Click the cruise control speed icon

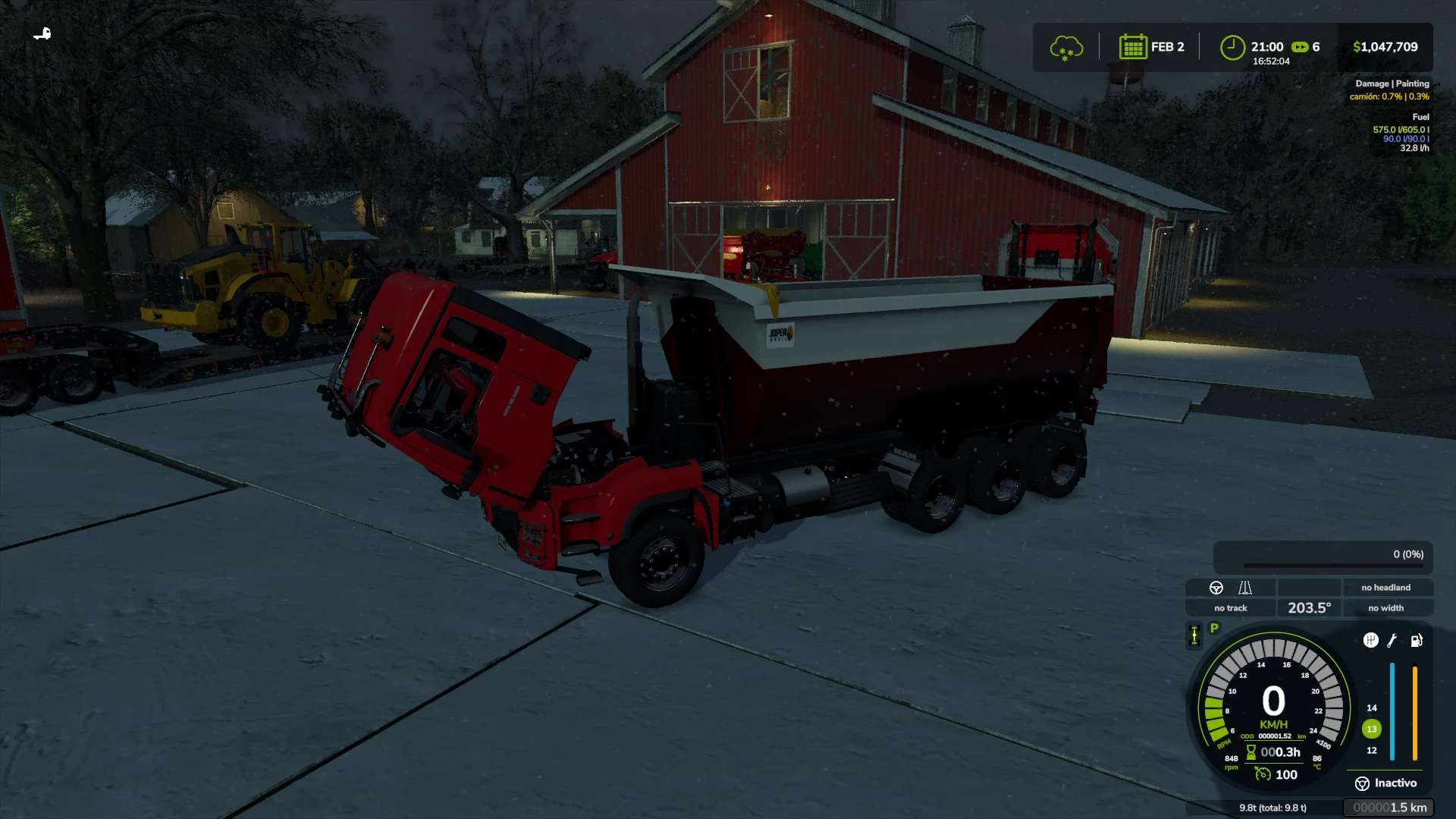[x=1263, y=774]
